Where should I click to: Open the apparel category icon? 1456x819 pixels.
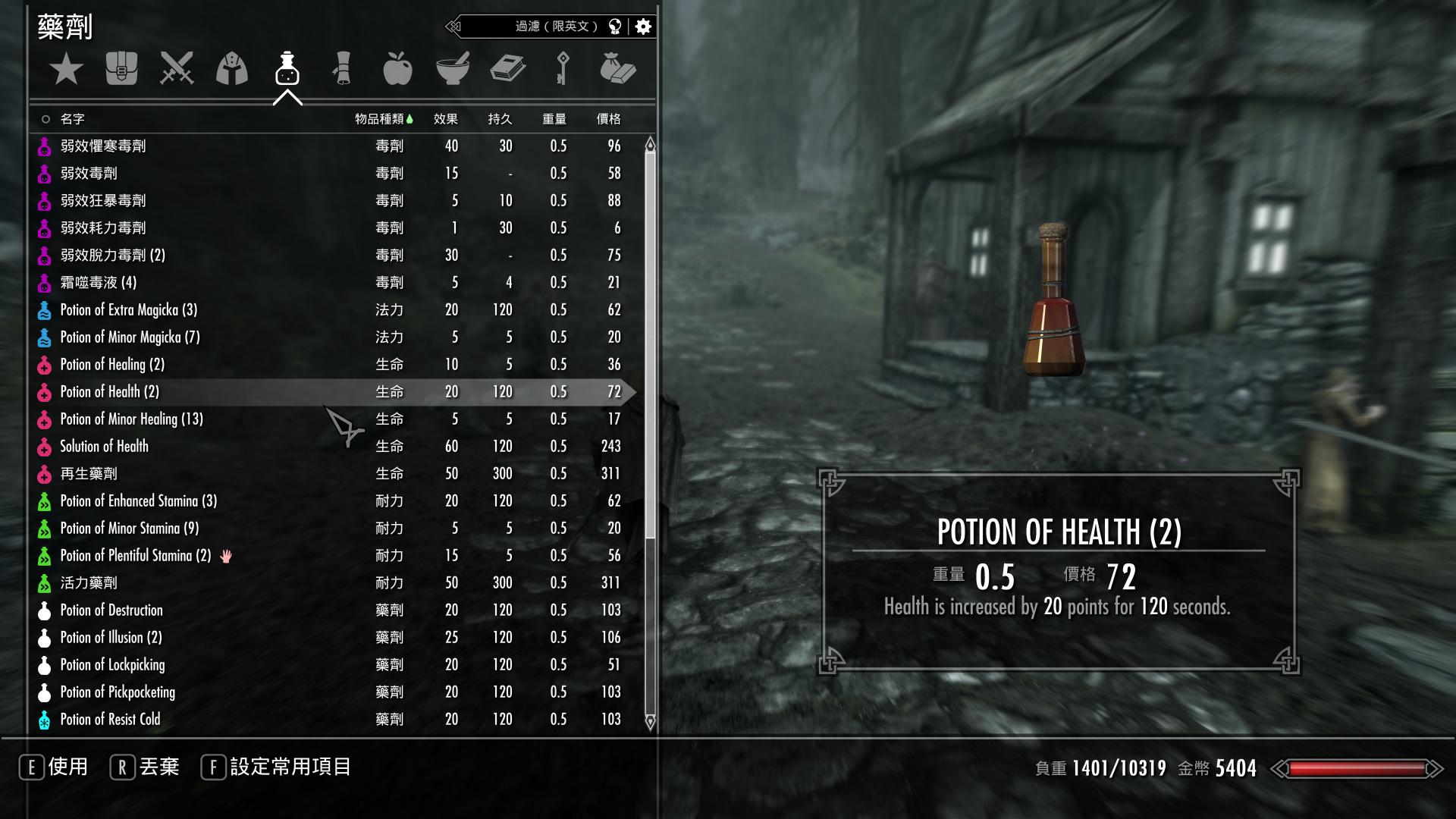[x=232, y=68]
